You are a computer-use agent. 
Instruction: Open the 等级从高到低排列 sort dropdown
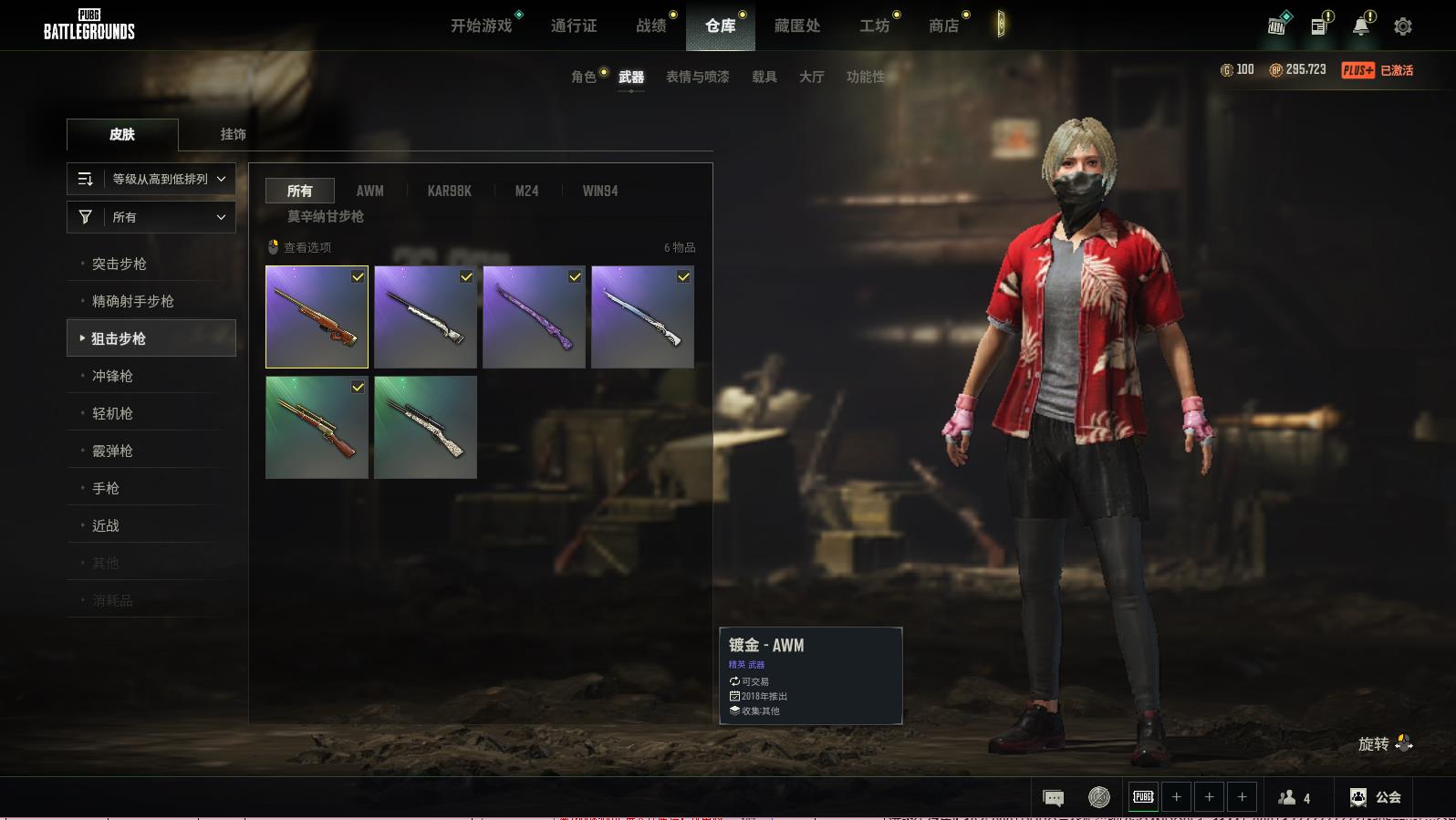tap(151, 179)
